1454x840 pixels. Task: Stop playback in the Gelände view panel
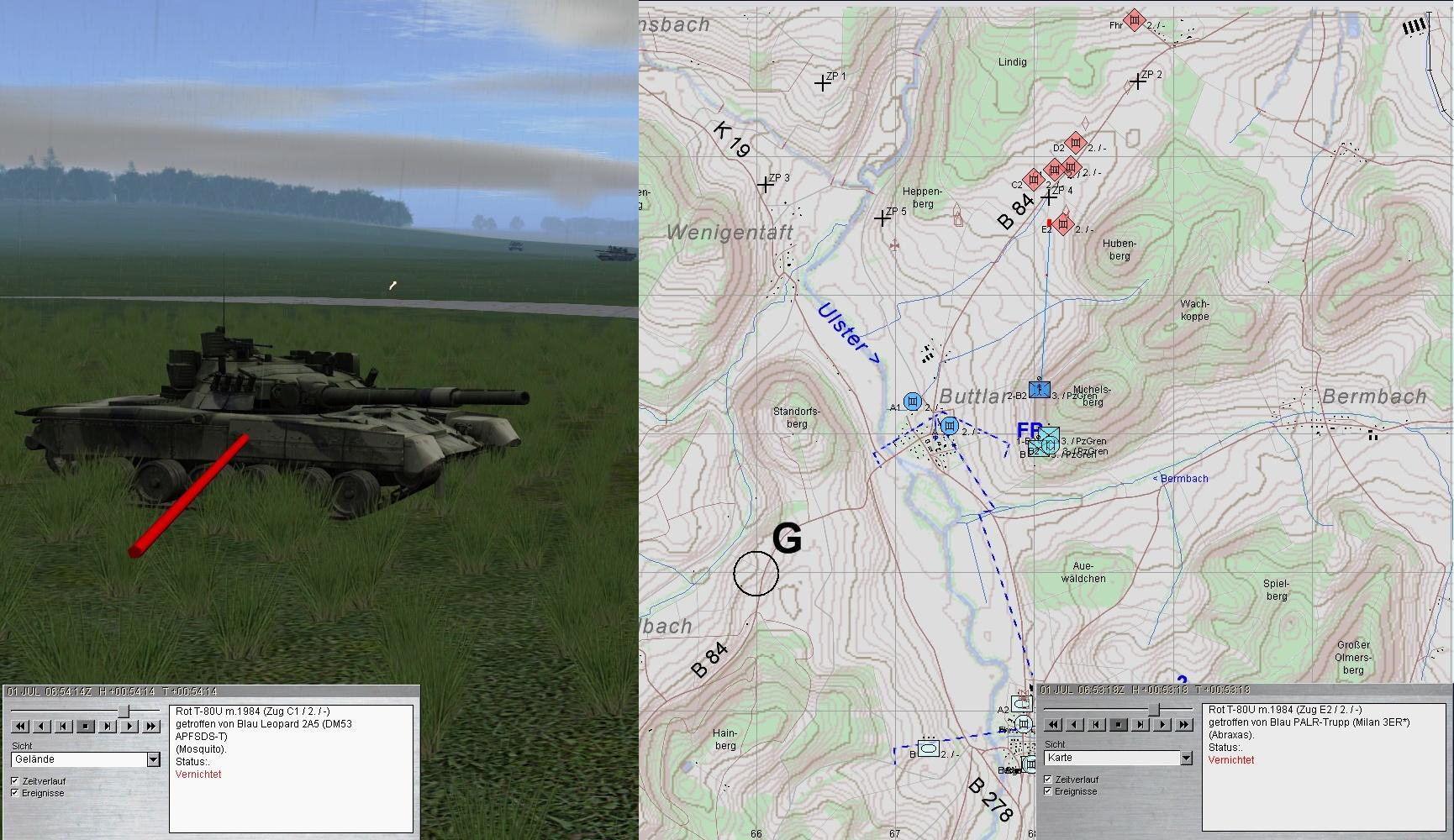[x=86, y=727]
